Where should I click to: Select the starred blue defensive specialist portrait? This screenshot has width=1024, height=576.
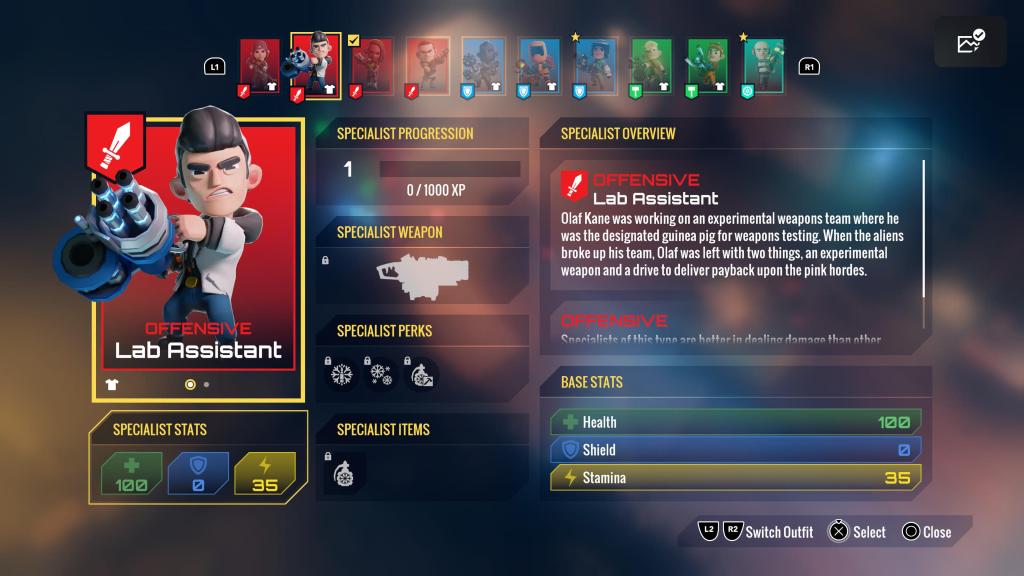coord(595,66)
